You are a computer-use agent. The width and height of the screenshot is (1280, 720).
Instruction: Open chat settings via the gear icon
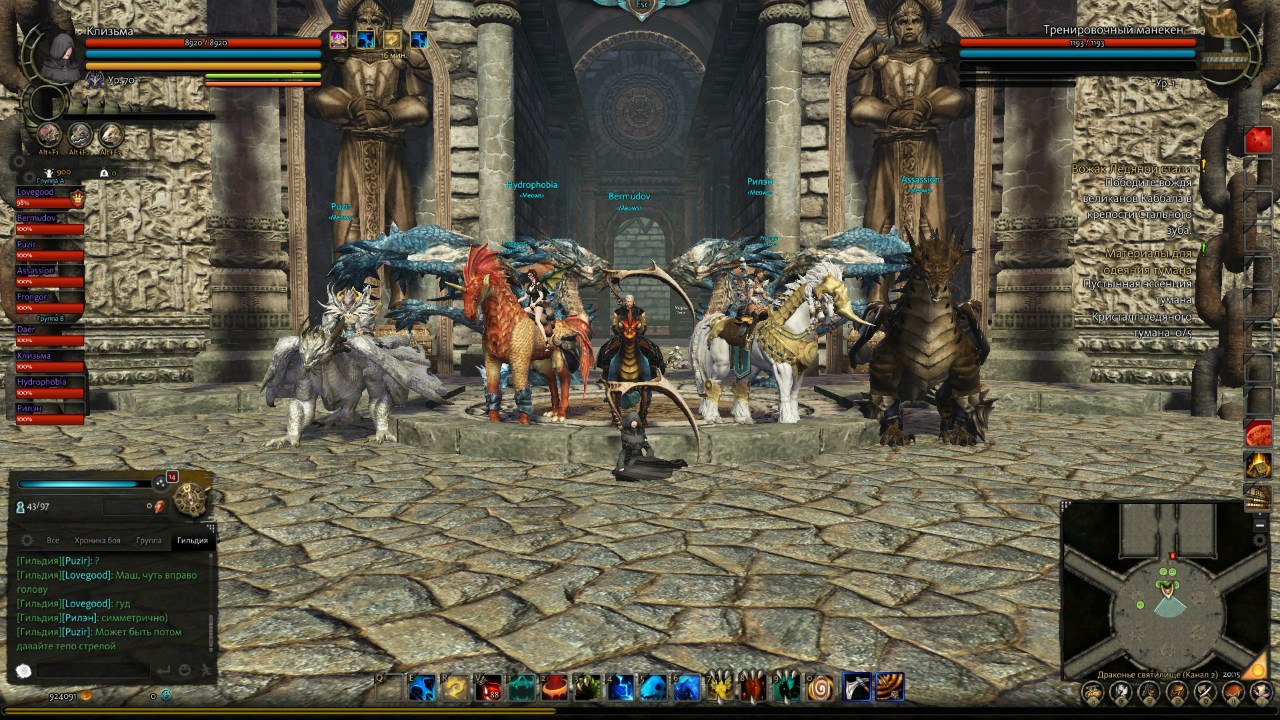(26, 540)
